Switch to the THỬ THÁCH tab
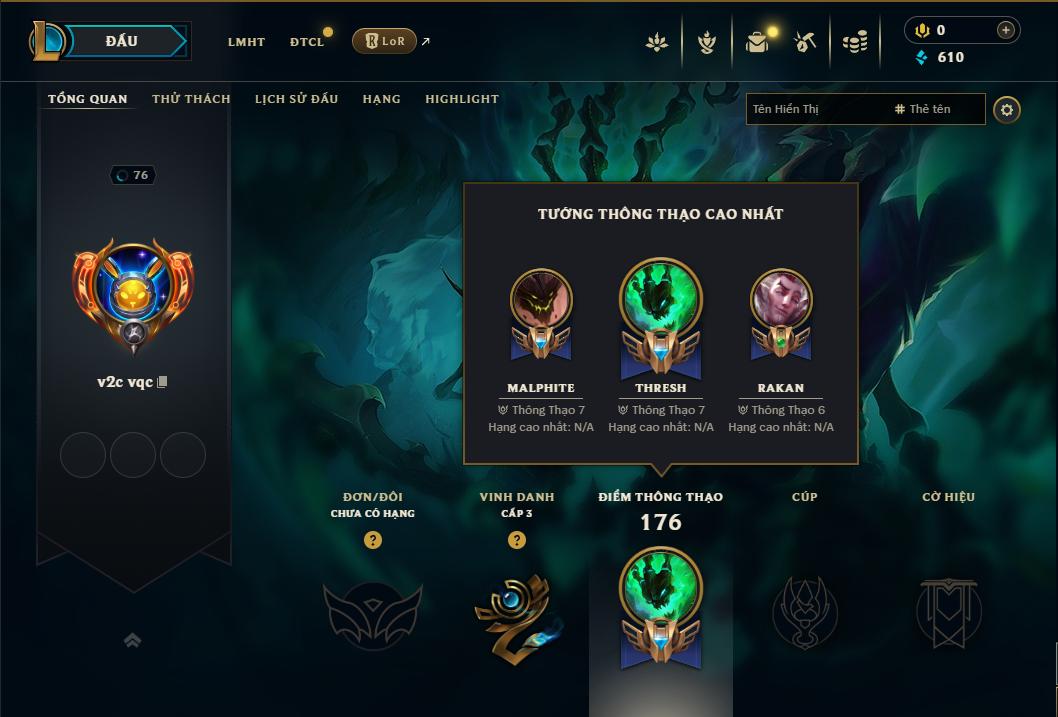Image resolution: width=1058 pixels, height=717 pixels. (191, 99)
